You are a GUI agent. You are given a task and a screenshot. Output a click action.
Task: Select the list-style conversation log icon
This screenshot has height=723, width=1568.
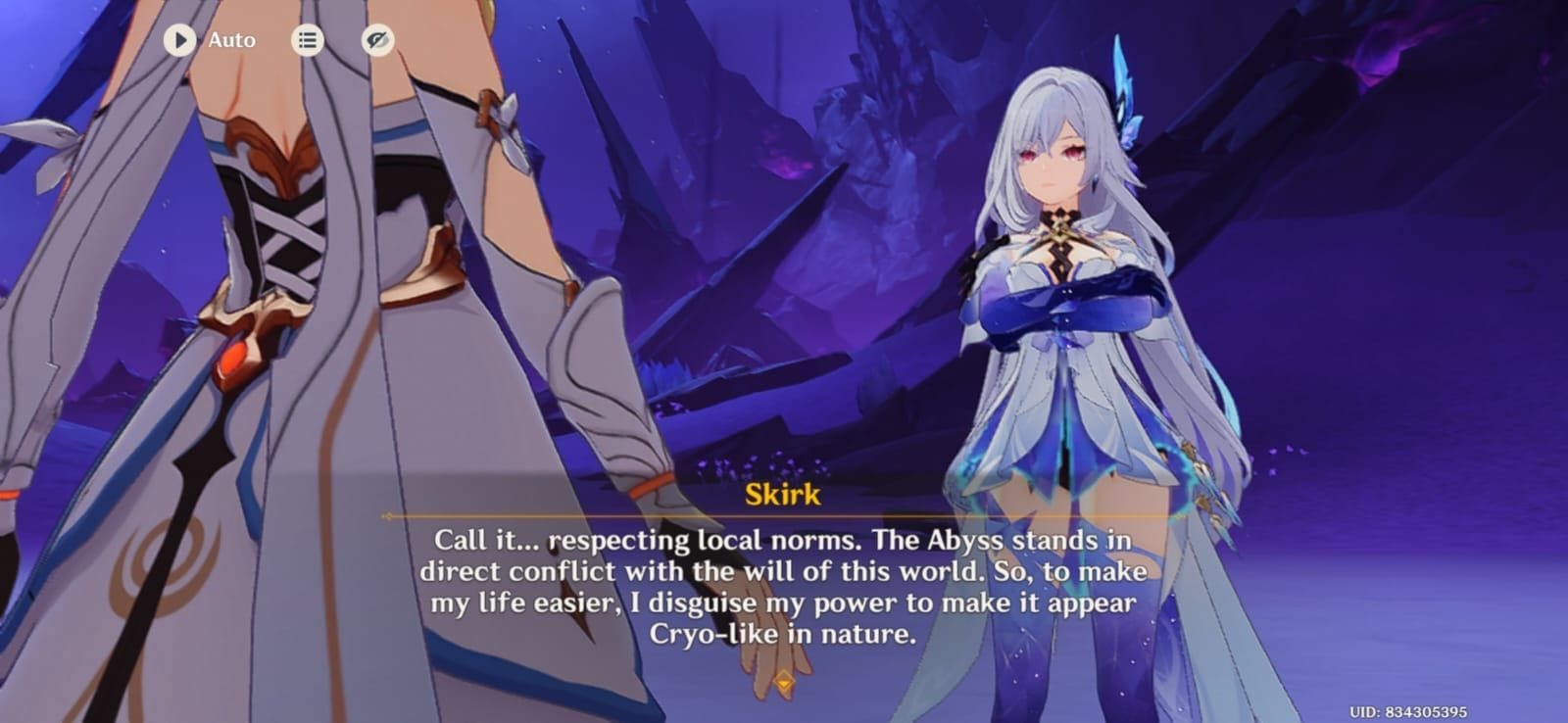(306, 40)
